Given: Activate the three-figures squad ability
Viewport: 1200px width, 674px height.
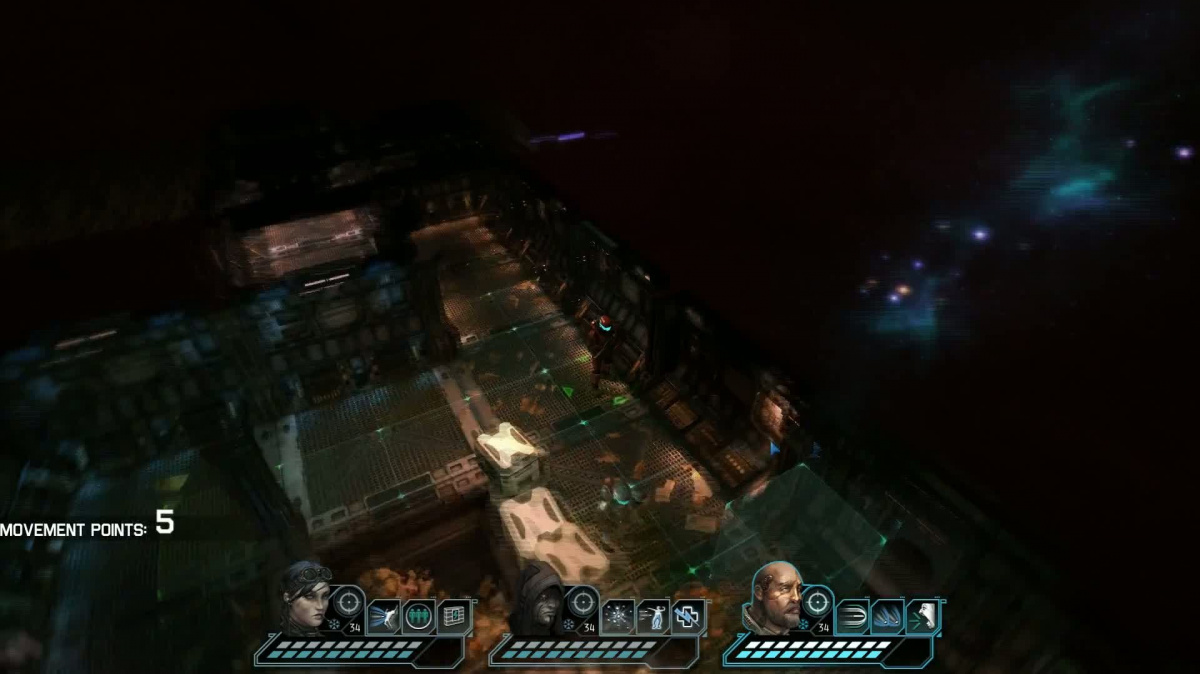Looking at the screenshot, I should point(418,617).
